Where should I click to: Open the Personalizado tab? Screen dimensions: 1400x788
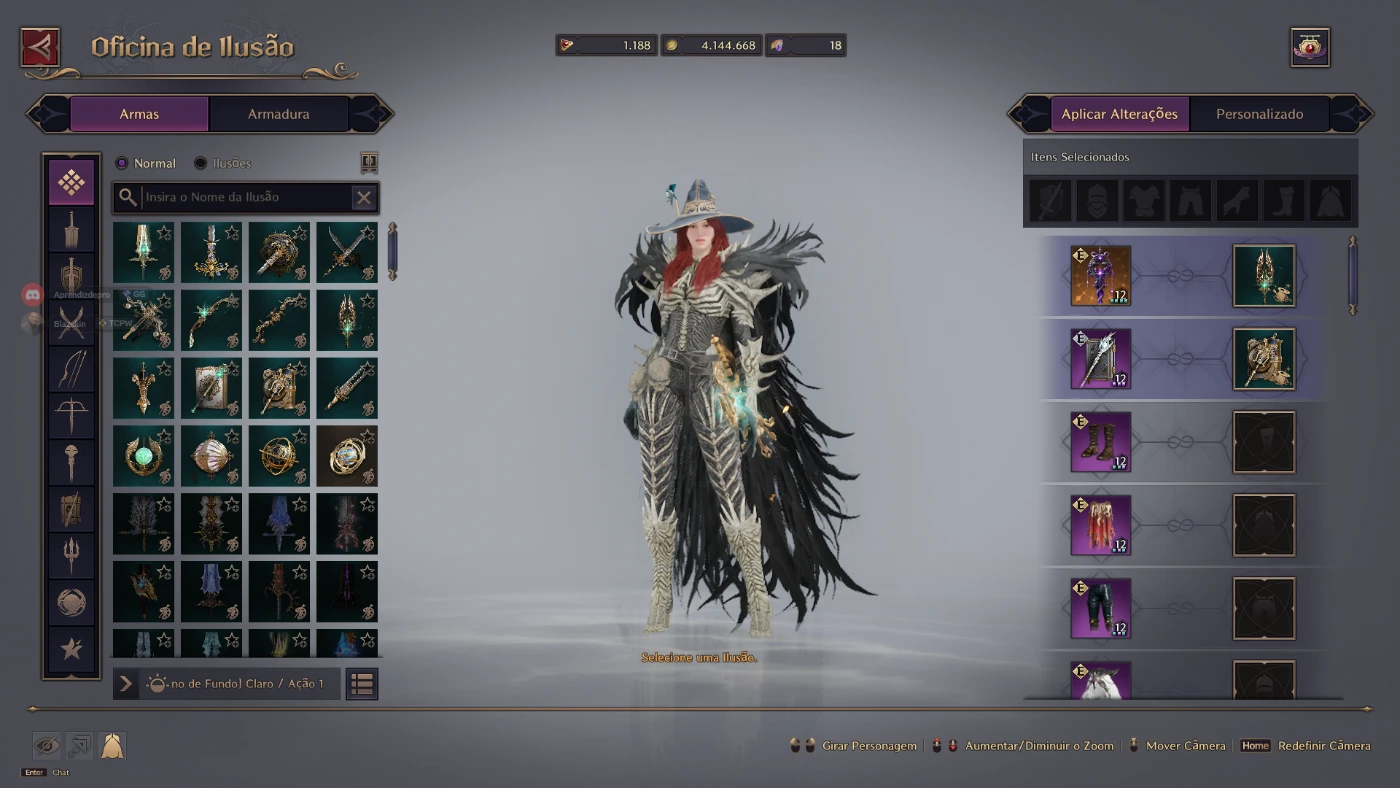point(1259,114)
